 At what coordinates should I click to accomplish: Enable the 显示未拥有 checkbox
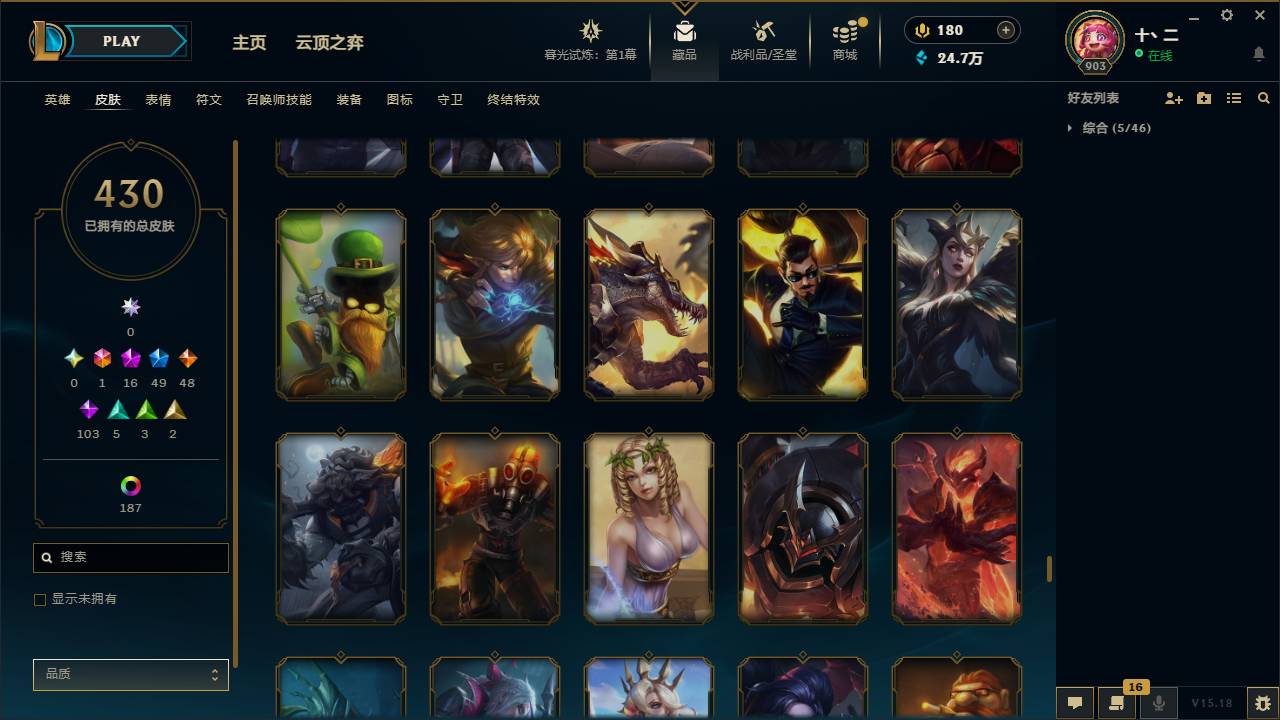coord(40,599)
